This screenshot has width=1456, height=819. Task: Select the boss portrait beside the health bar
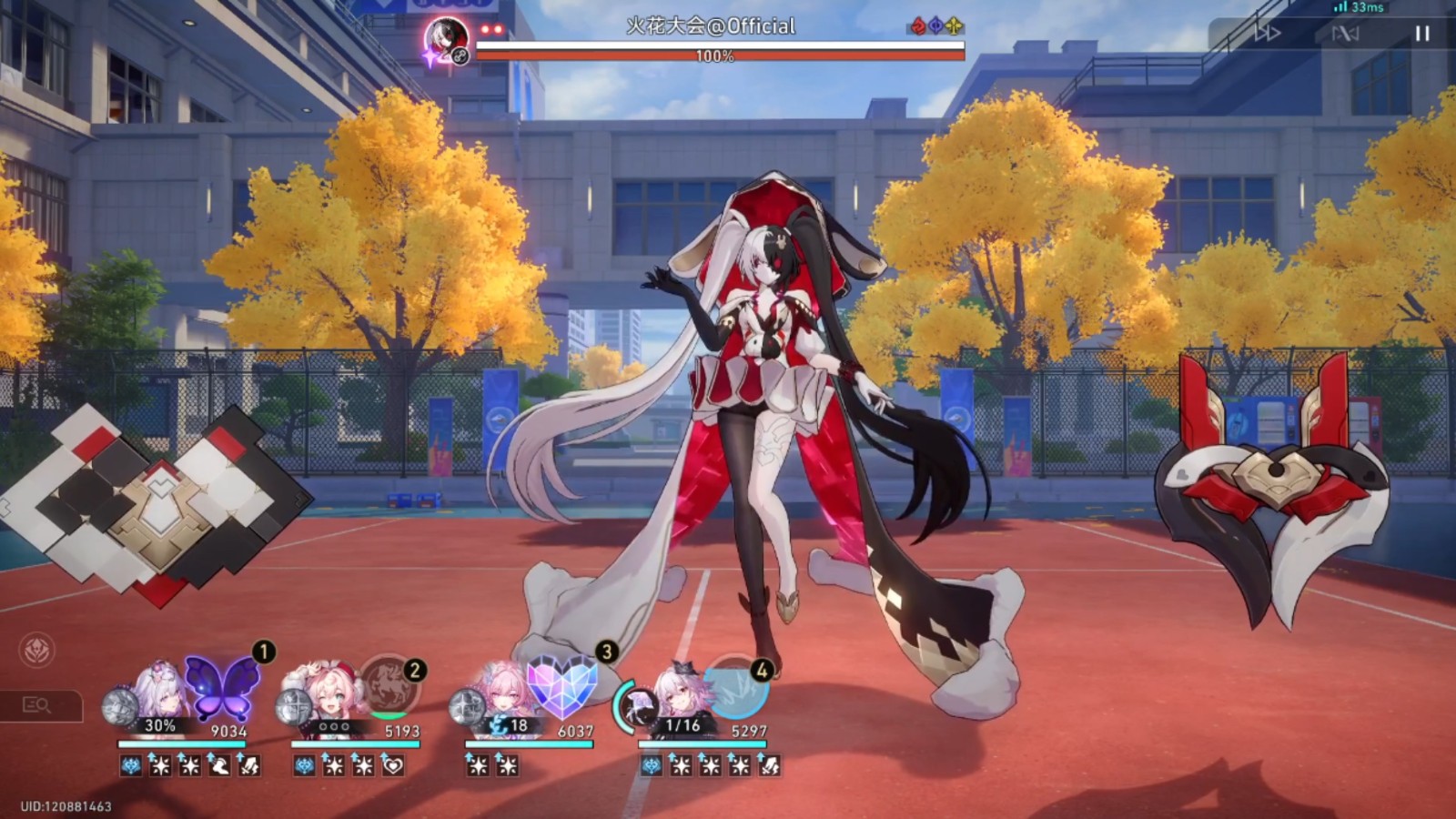click(x=447, y=38)
